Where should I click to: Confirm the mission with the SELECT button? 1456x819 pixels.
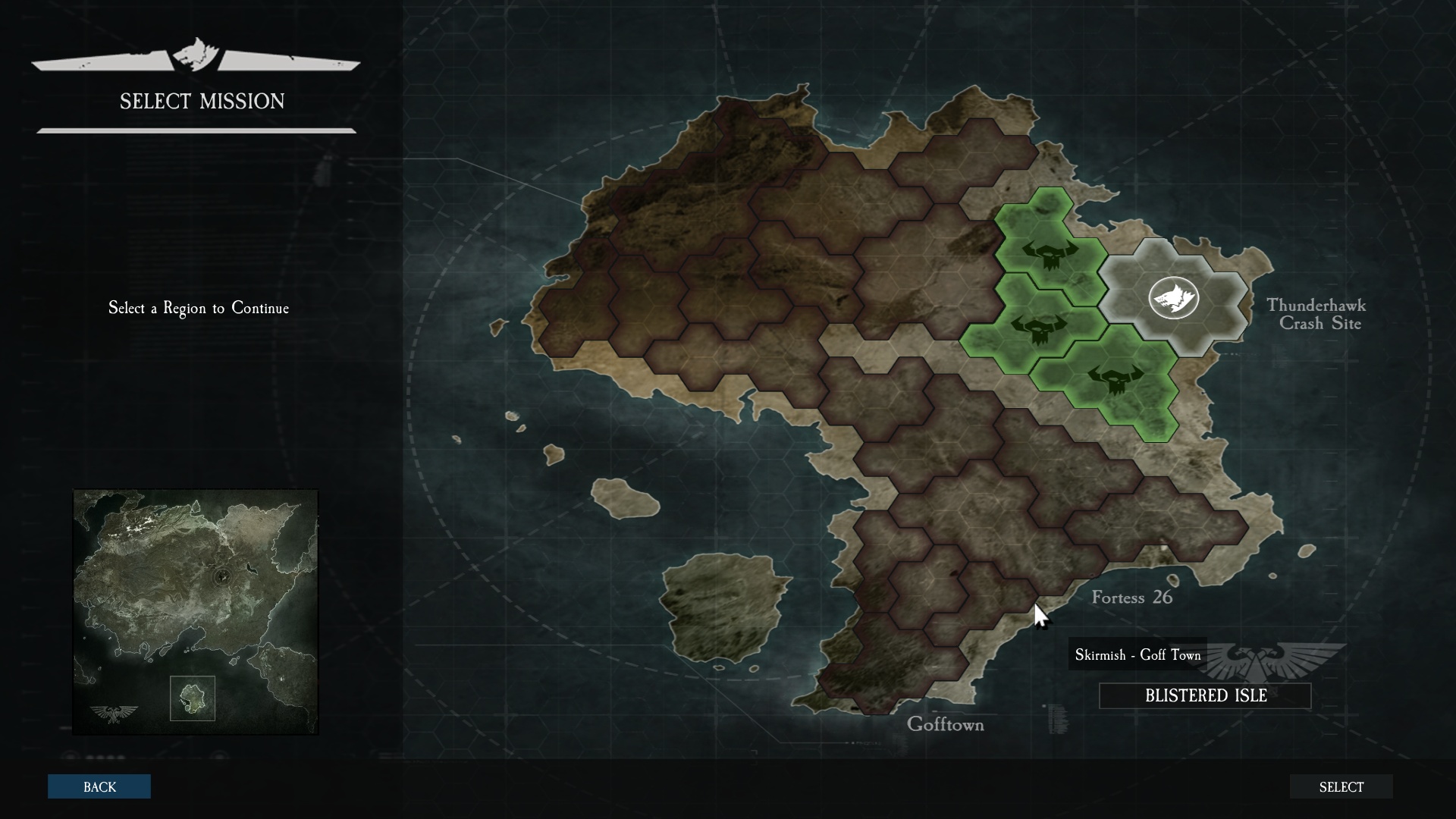1341,786
